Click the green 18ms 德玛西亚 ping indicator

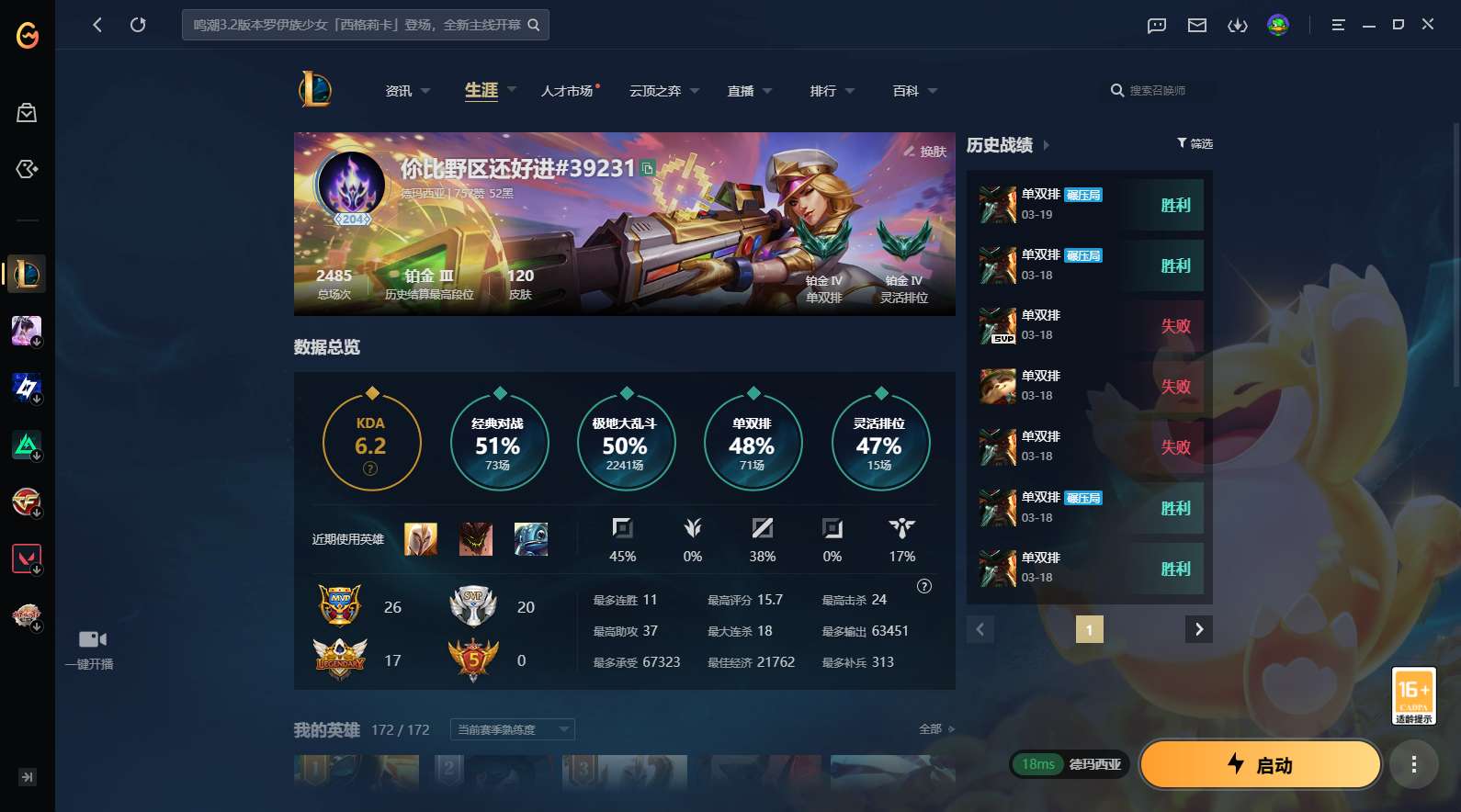coord(1069,763)
